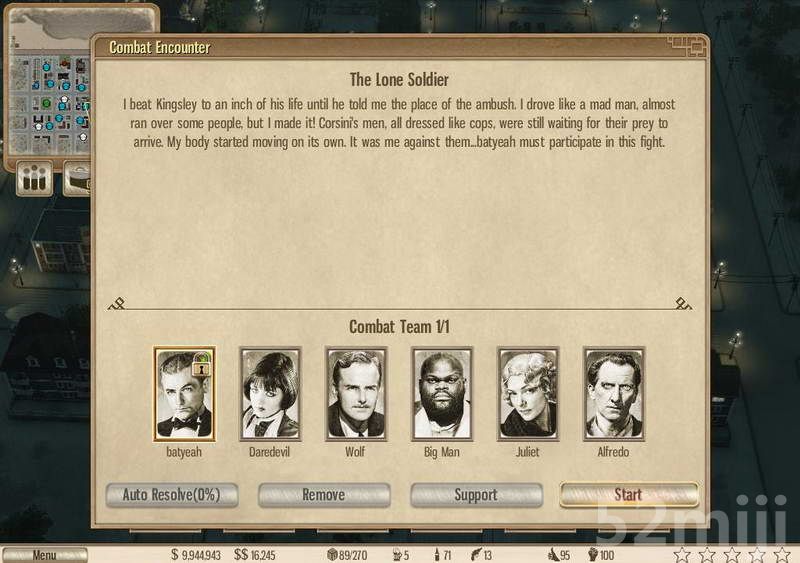Open the Menu button in the bottom bar
The height and width of the screenshot is (563, 800).
point(44,555)
